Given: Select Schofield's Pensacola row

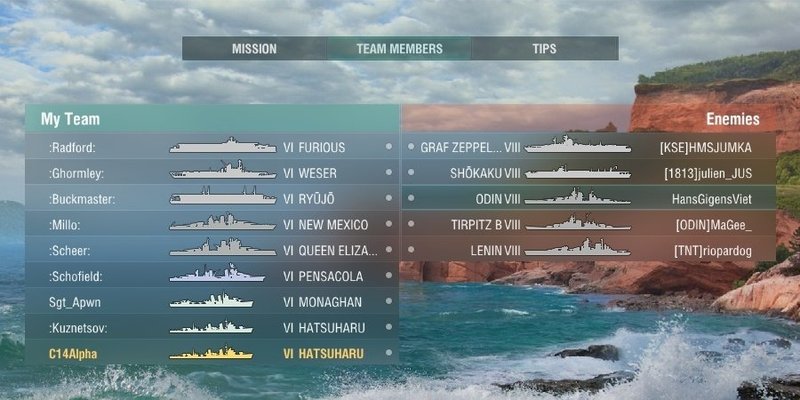Looking at the screenshot, I should 212,276.
